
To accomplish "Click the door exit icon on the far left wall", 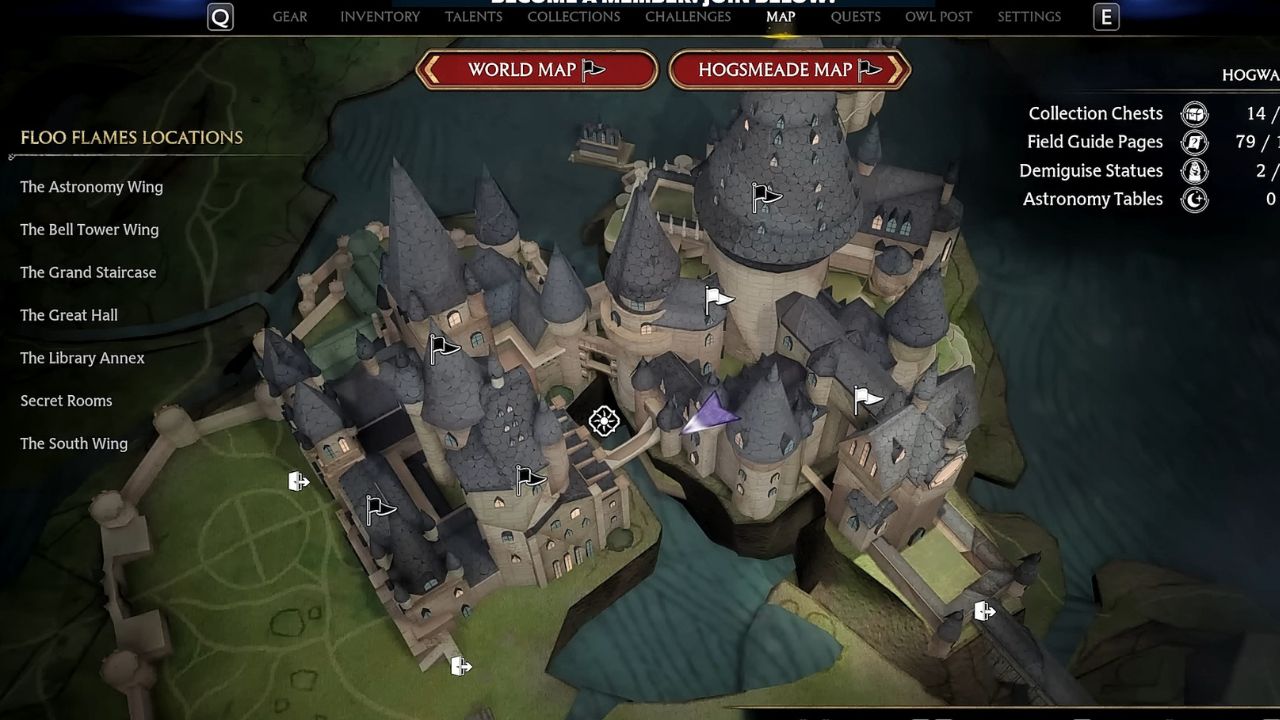I will click(x=297, y=481).
